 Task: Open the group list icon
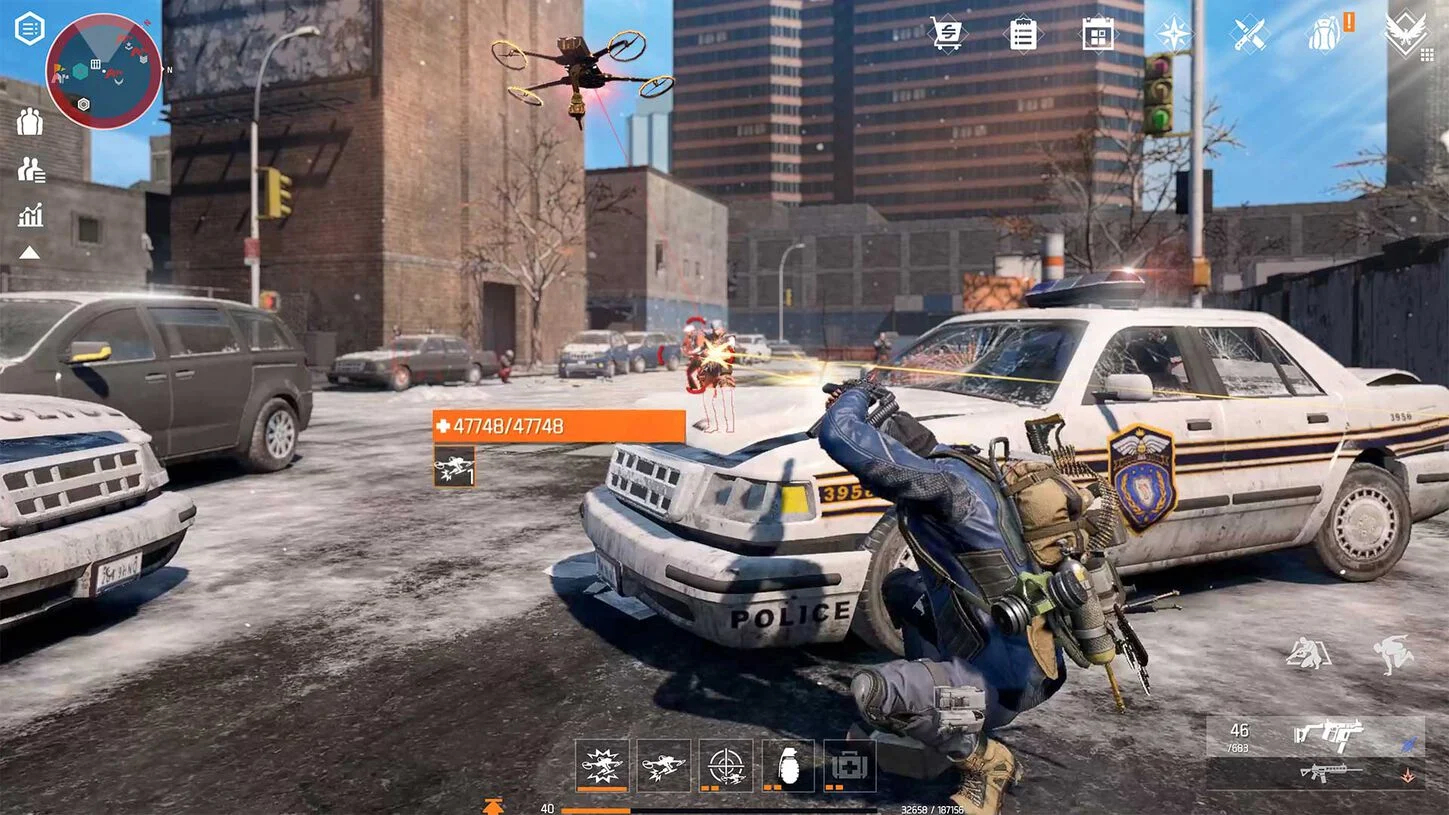click(x=31, y=169)
